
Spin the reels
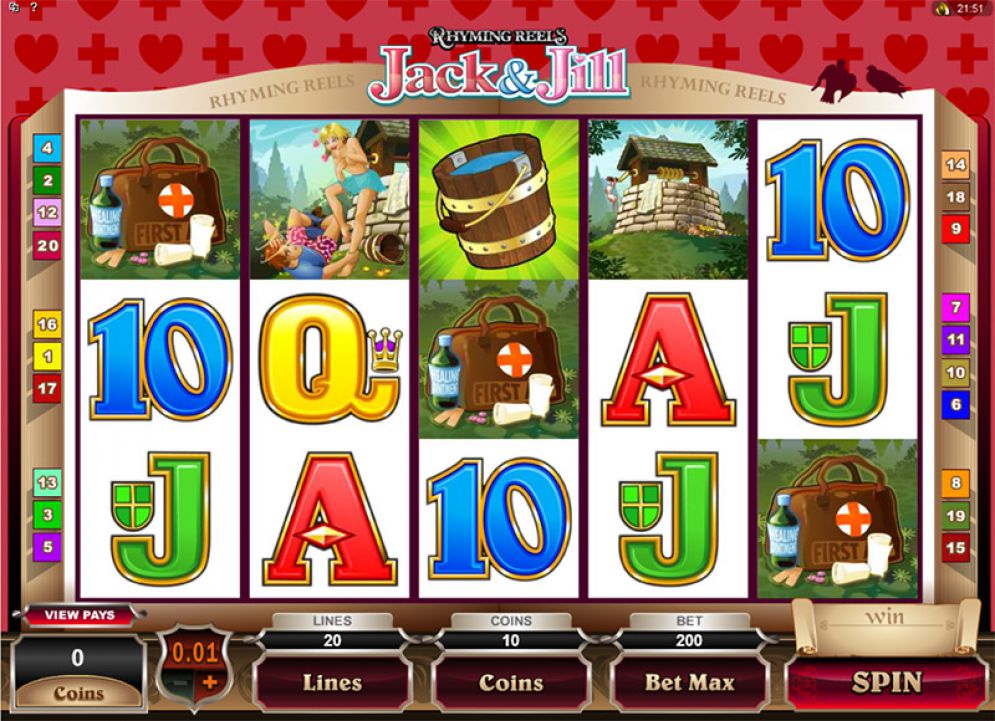click(x=886, y=682)
